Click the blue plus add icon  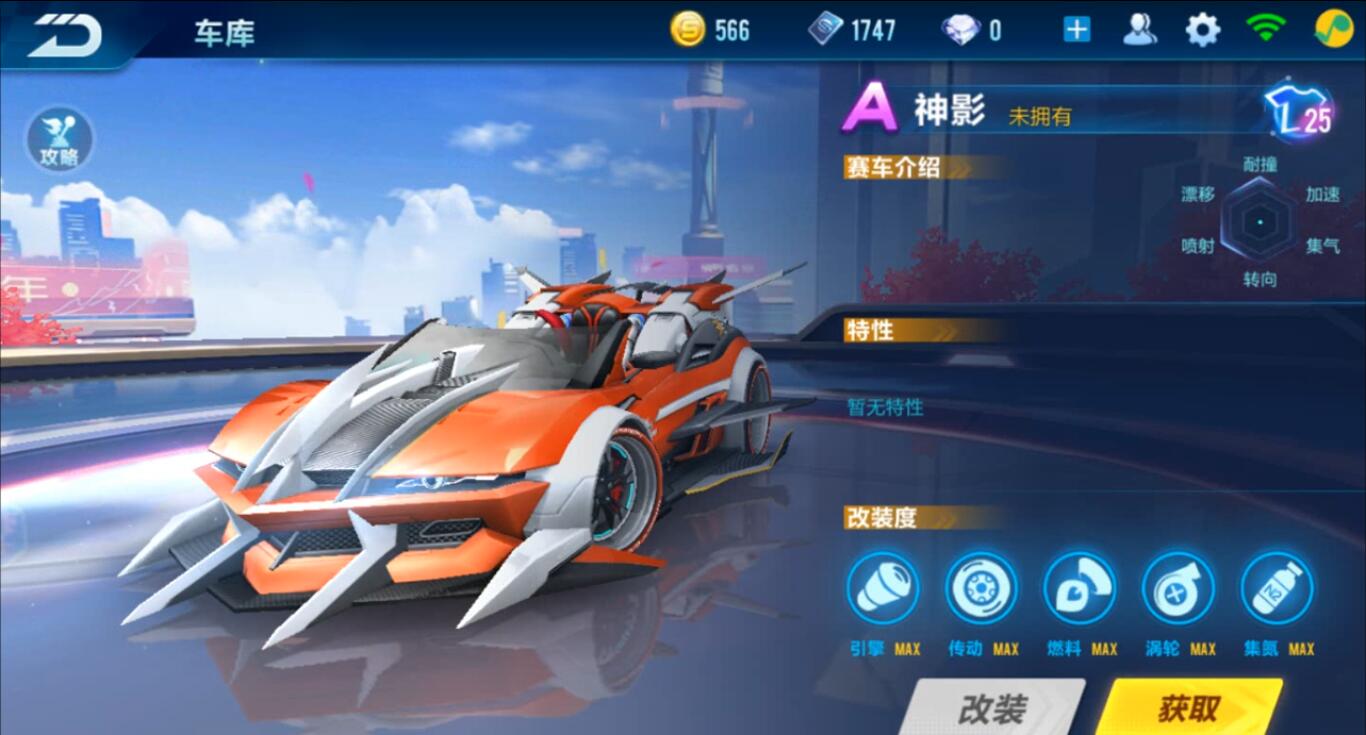coord(1075,29)
